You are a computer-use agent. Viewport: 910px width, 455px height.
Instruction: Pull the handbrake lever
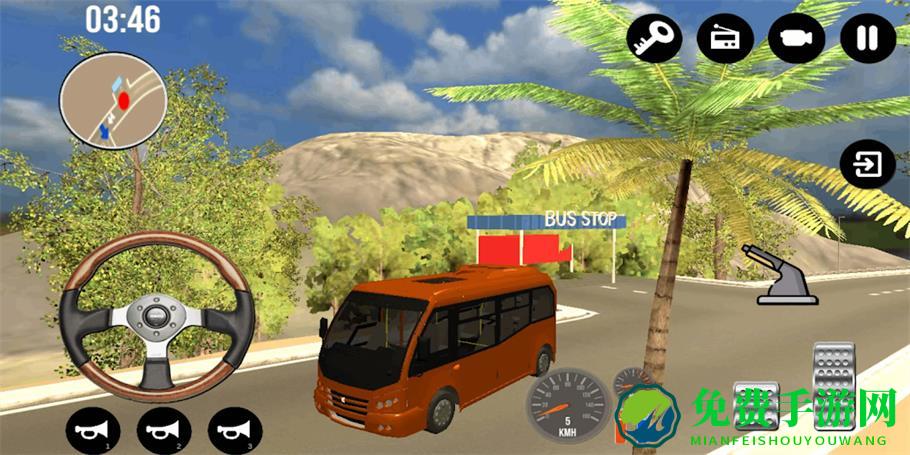pos(788,274)
